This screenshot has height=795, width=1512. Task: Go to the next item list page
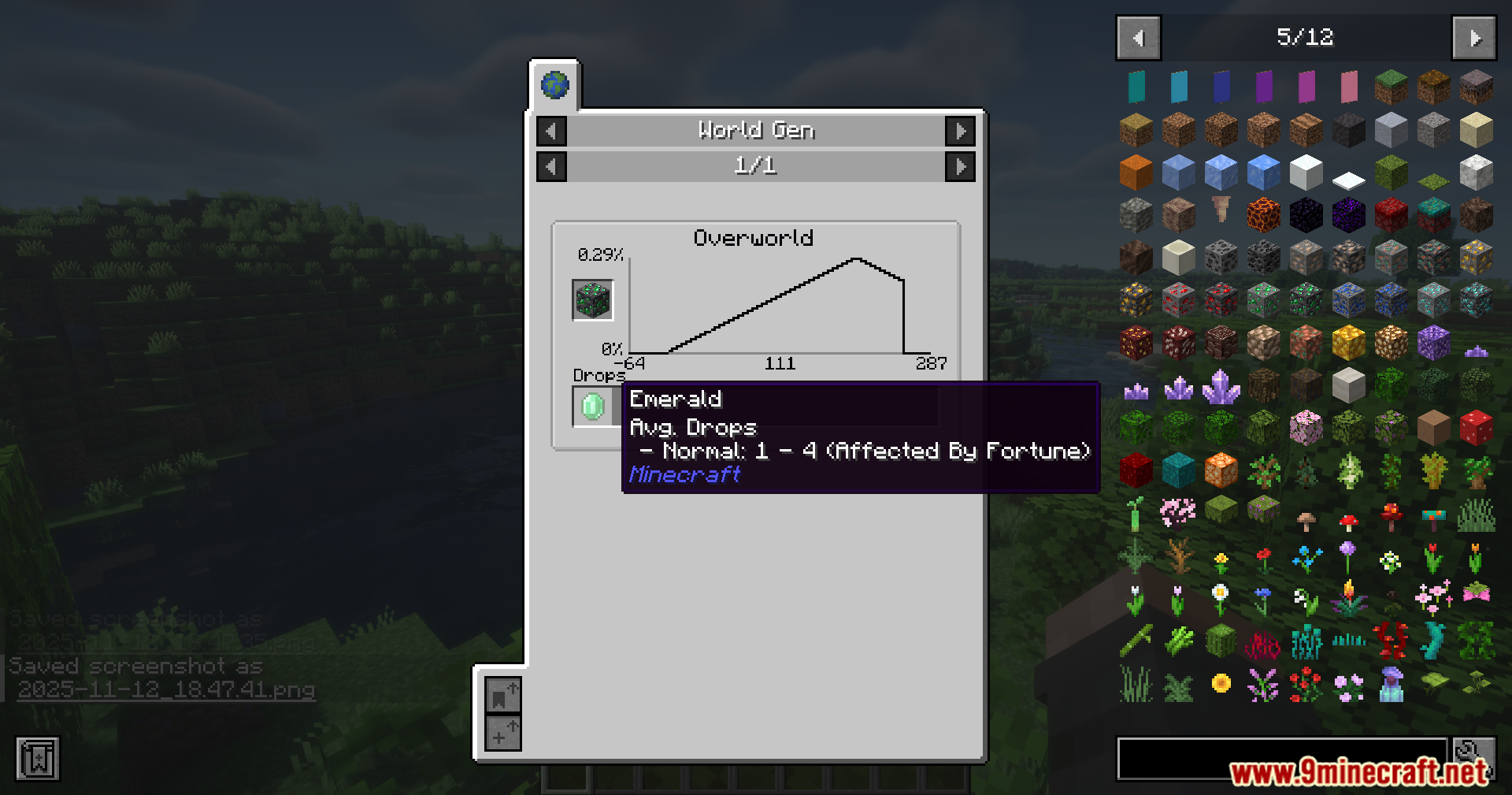click(x=1473, y=38)
